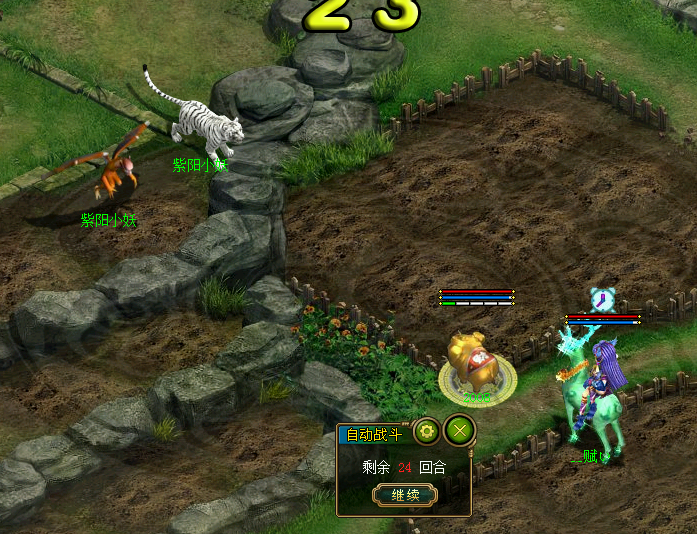697x534 pixels.
Task: Click the 继续 continue button
Action: click(404, 495)
